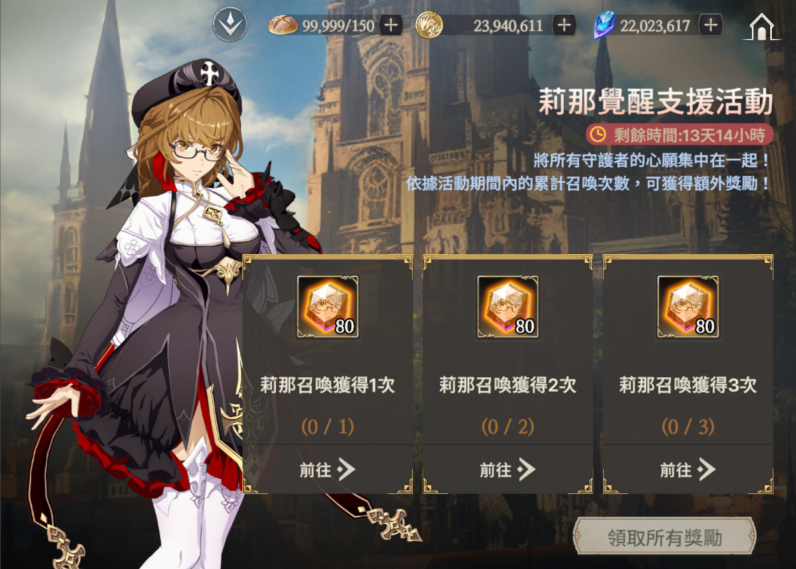Go to 莉那召喚獲得1次 mission via 前往

click(327, 469)
